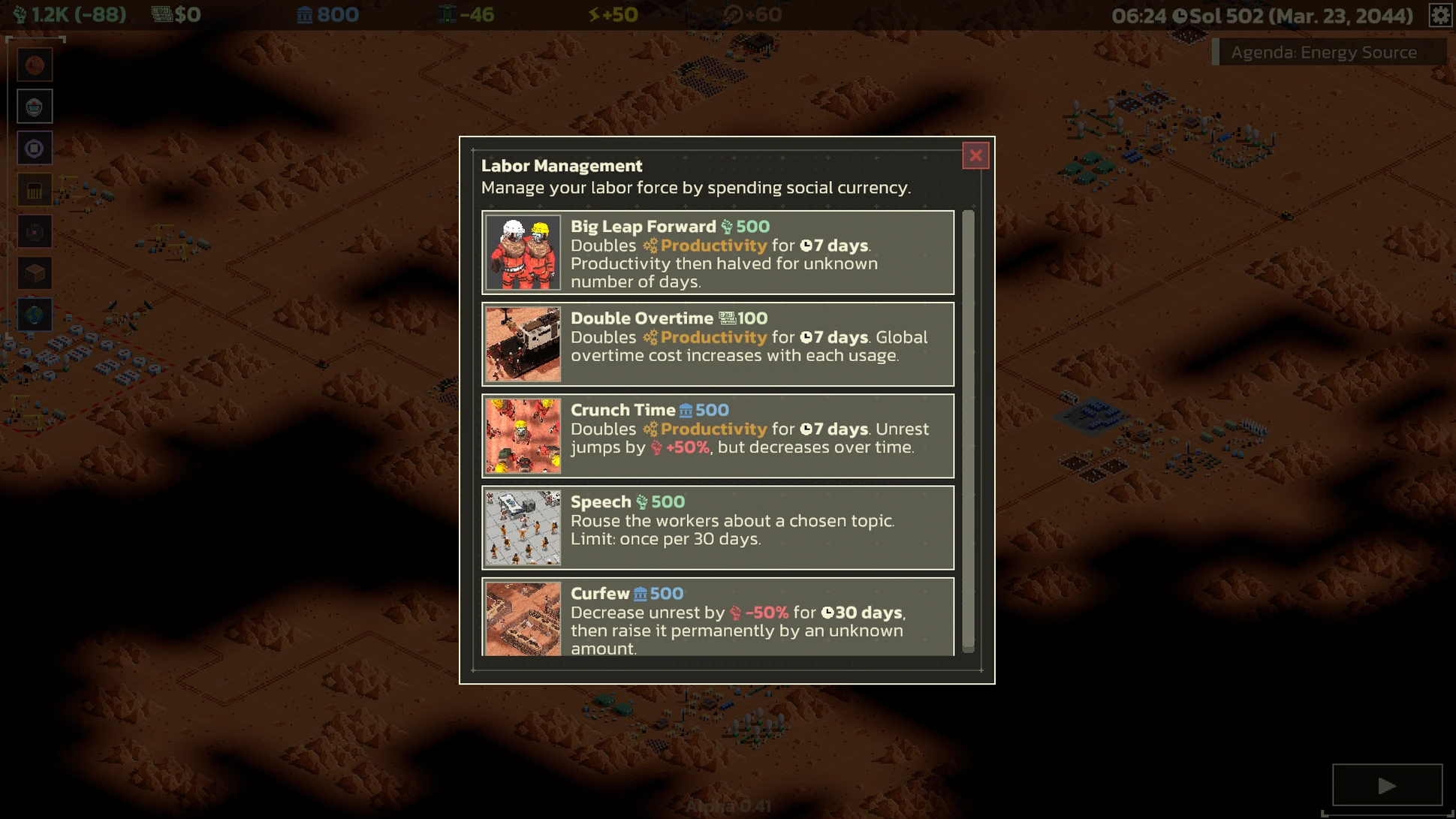Screen dimensions: 1456x819
Task: Resume time with the play button
Action: coord(1387,785)
